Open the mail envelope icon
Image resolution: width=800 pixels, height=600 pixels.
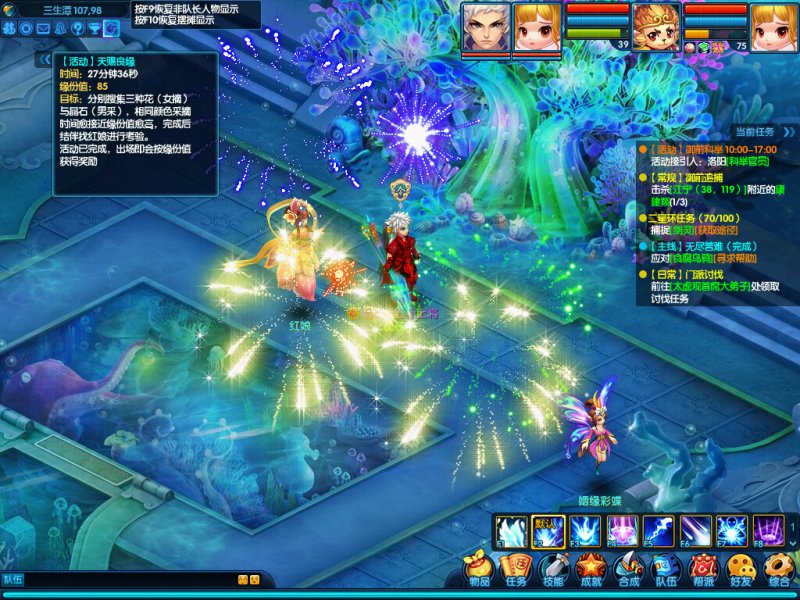tap(43, 28)
